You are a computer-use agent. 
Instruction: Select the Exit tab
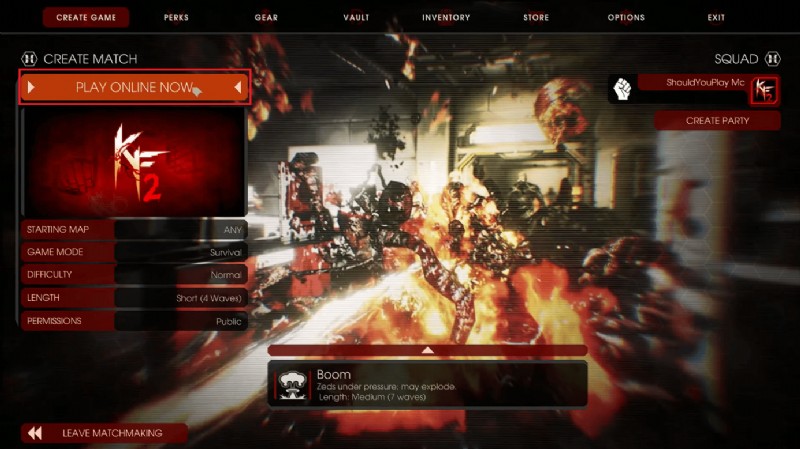(716, 17)
